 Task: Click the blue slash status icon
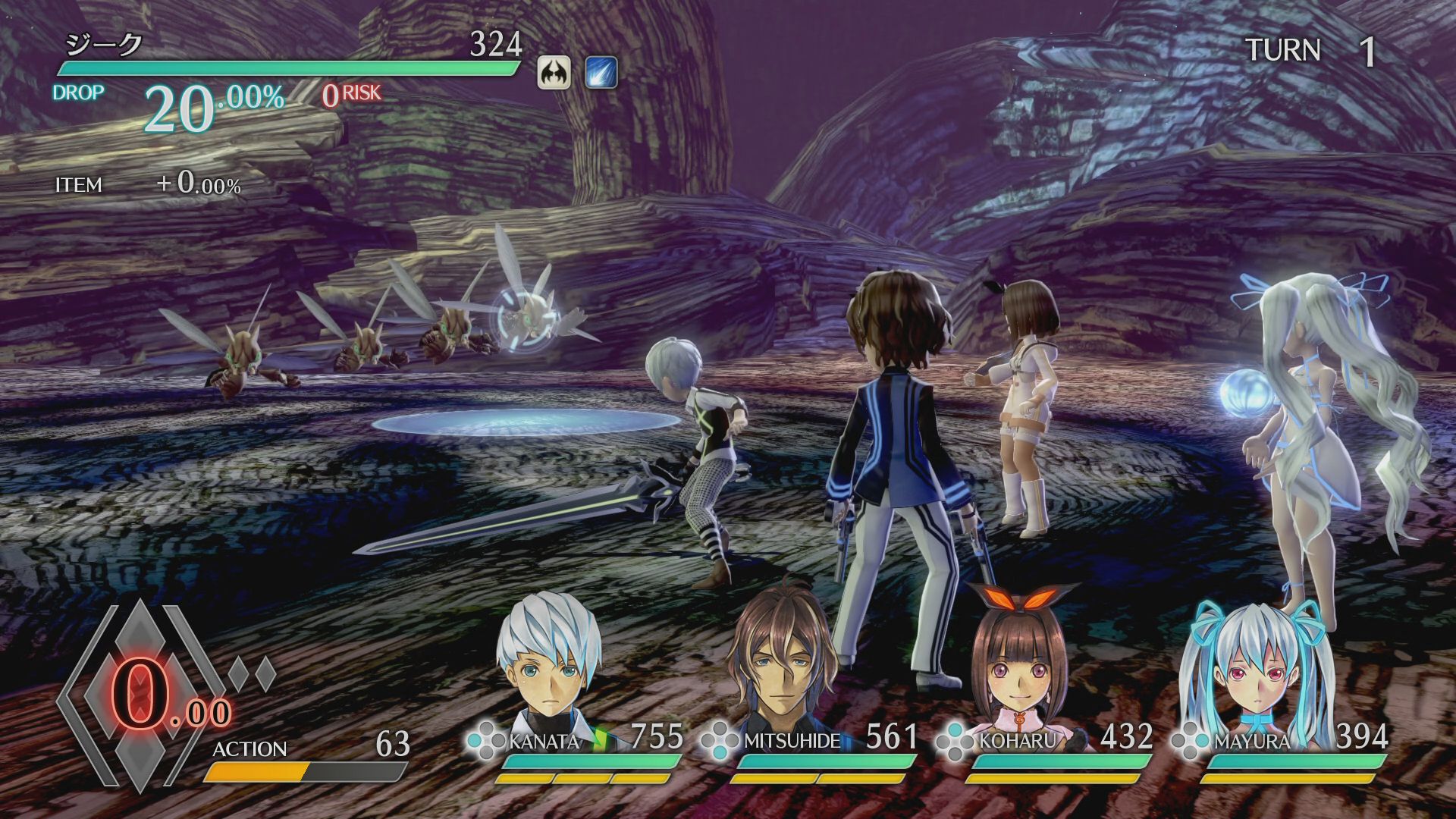click(601, 74)
